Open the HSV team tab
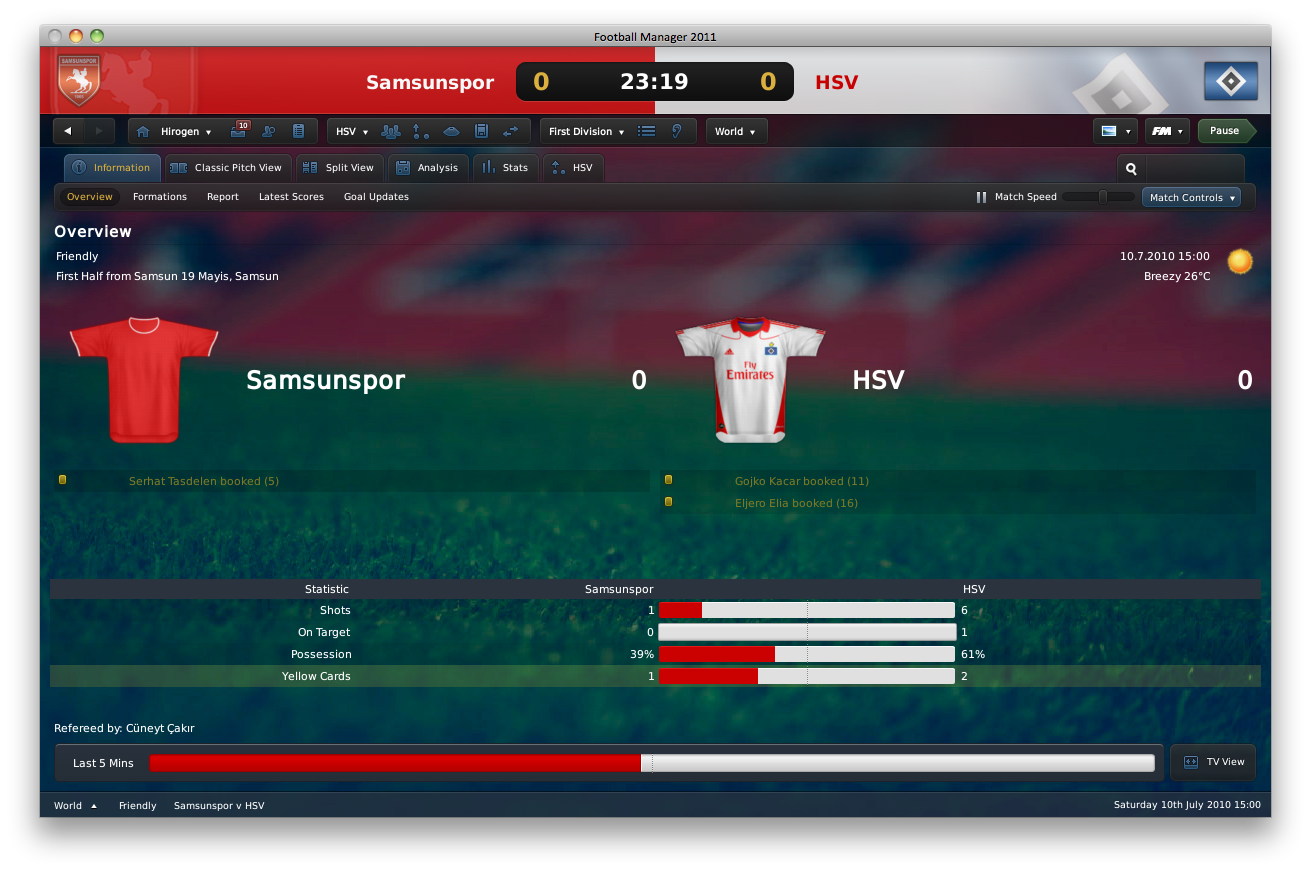Viewport: 1311px width, 872px height. pyautogui.click(x=573, y=168)
